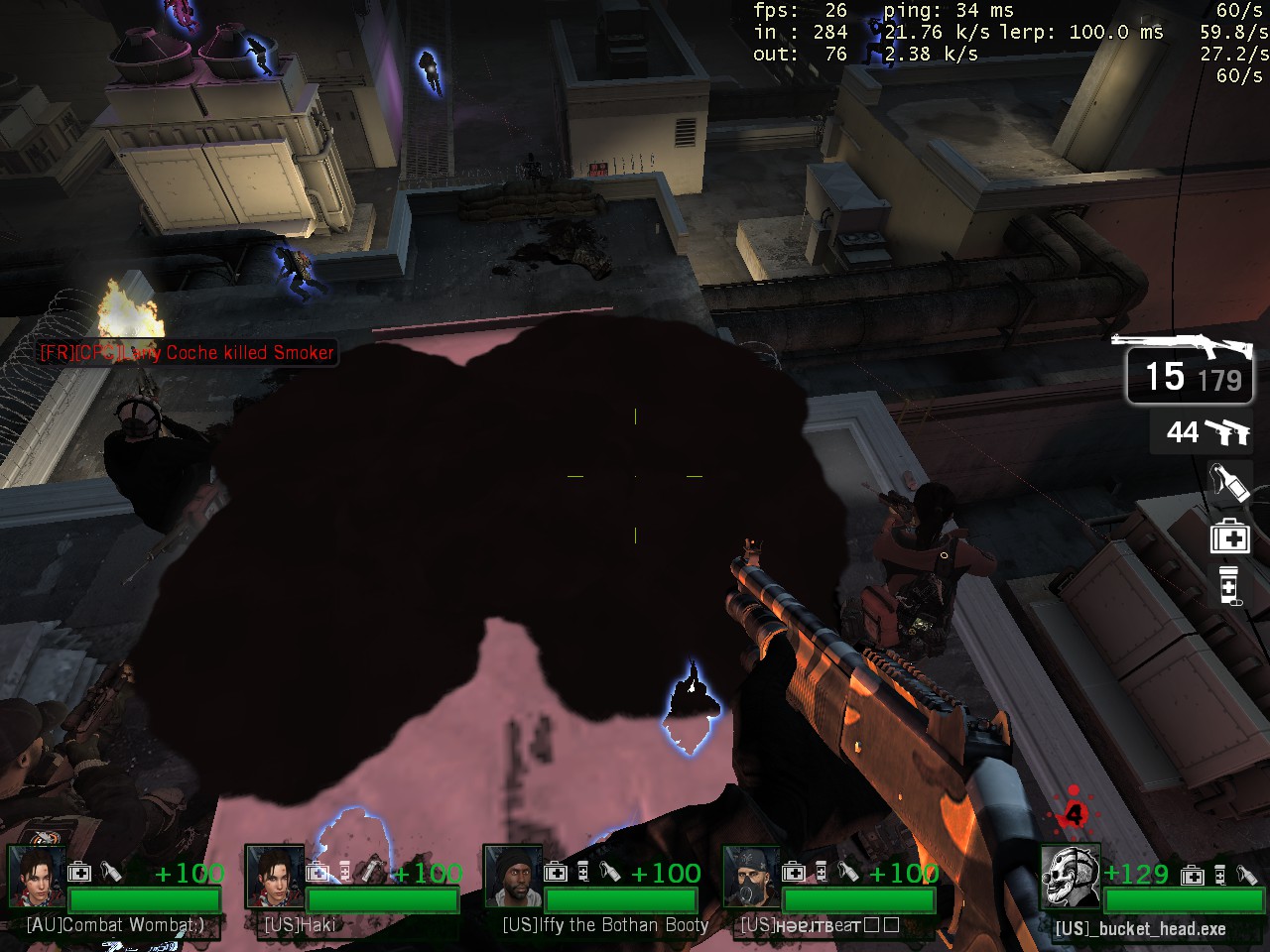Expand the ammo counter panel showing 15/179

[x=1189, y=377]
